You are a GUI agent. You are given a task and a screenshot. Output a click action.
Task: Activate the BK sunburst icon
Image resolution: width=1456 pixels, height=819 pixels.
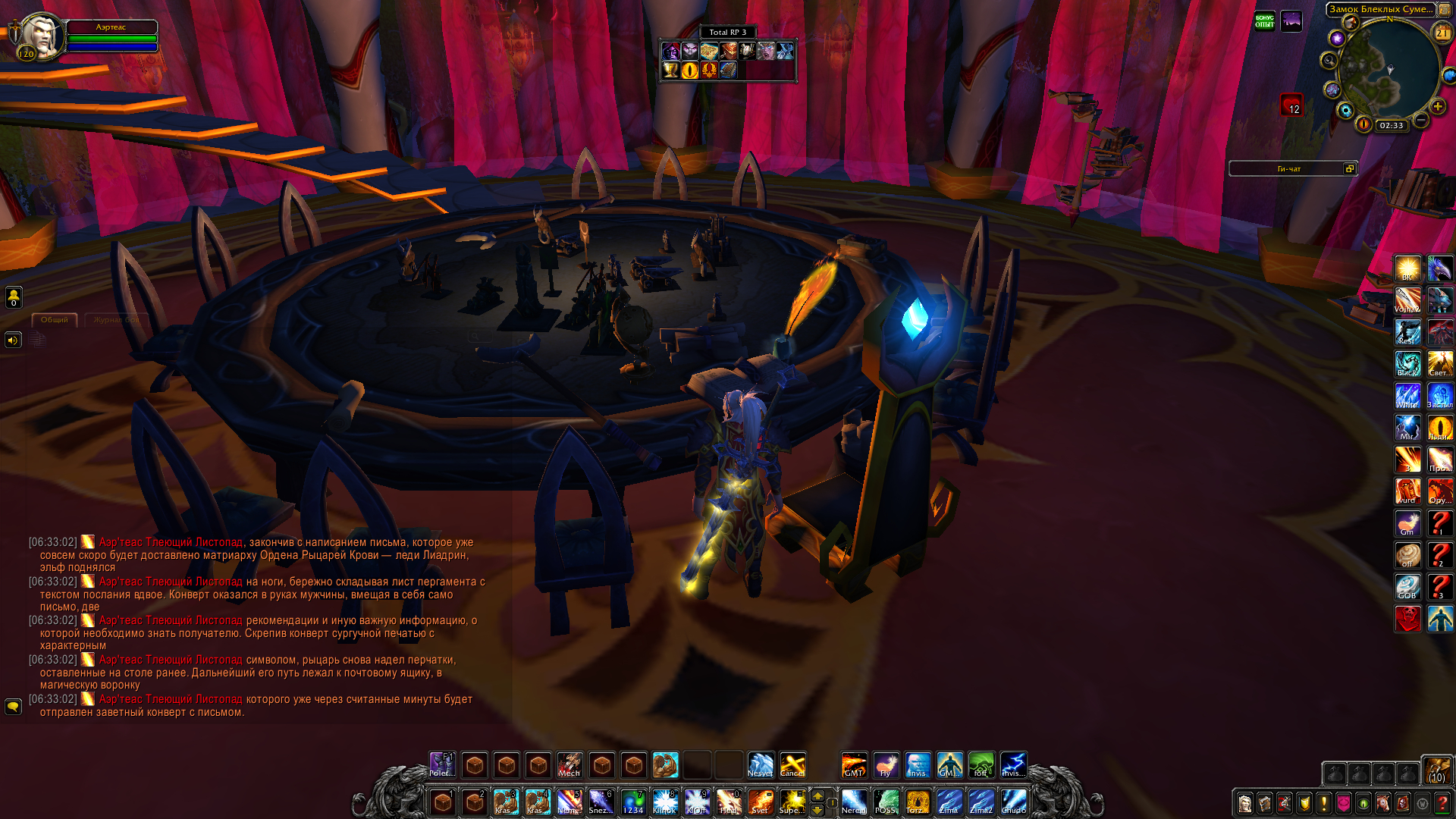pos(1407,269)
